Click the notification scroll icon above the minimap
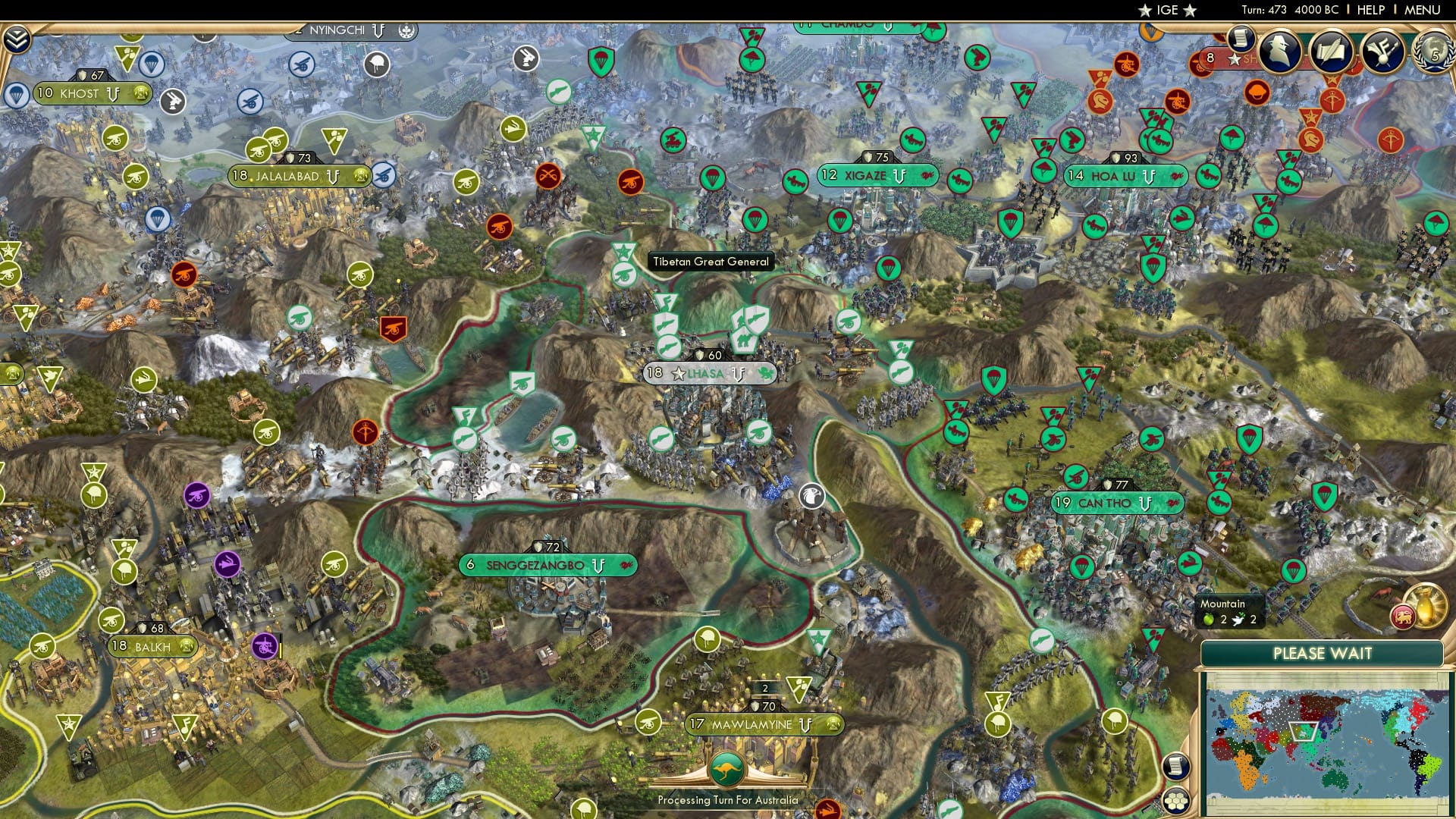The width and height of the screenshot is (1456, 819). (x=1175, y=767)
